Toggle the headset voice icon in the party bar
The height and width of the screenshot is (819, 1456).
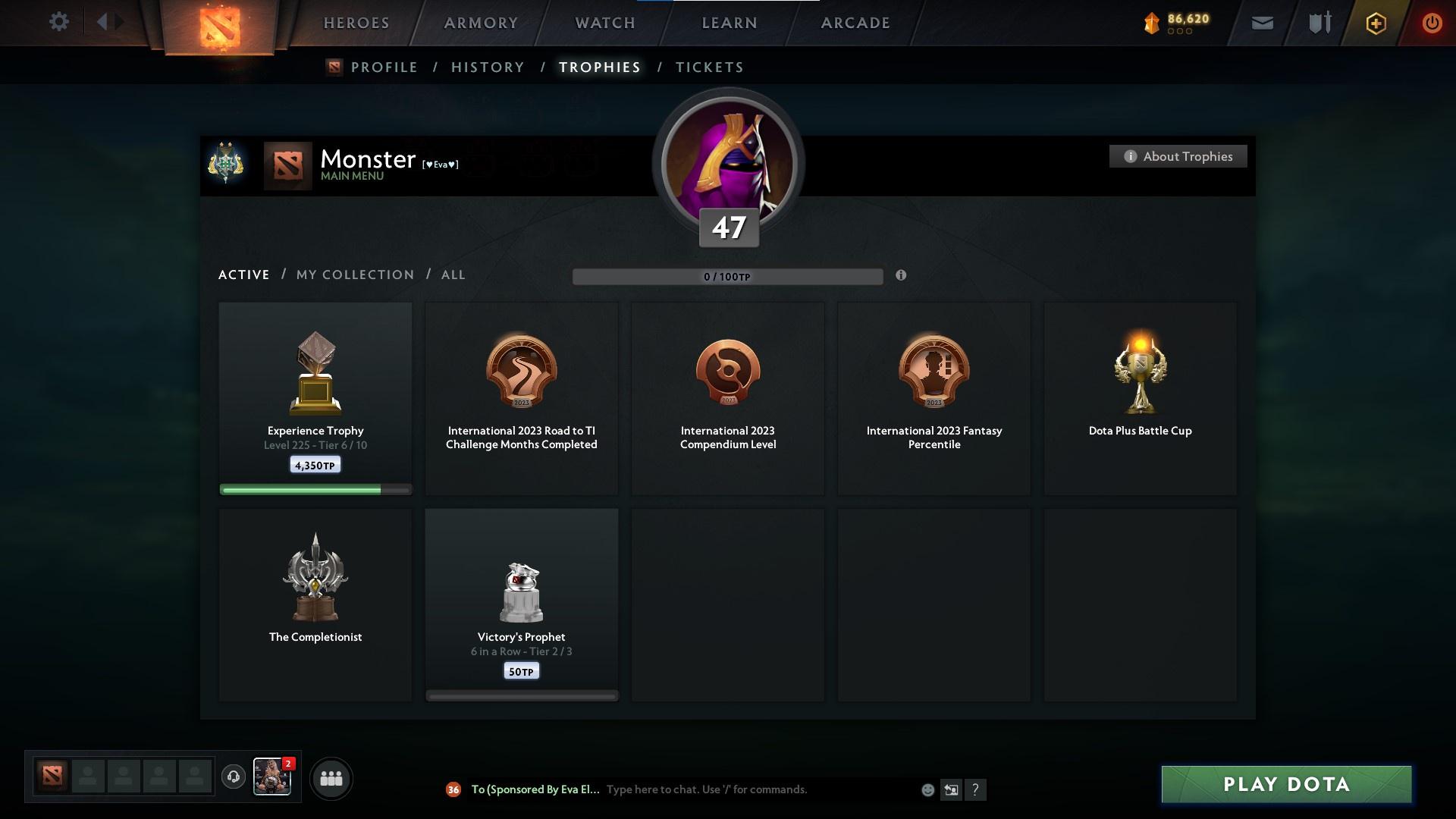point(233,778)
